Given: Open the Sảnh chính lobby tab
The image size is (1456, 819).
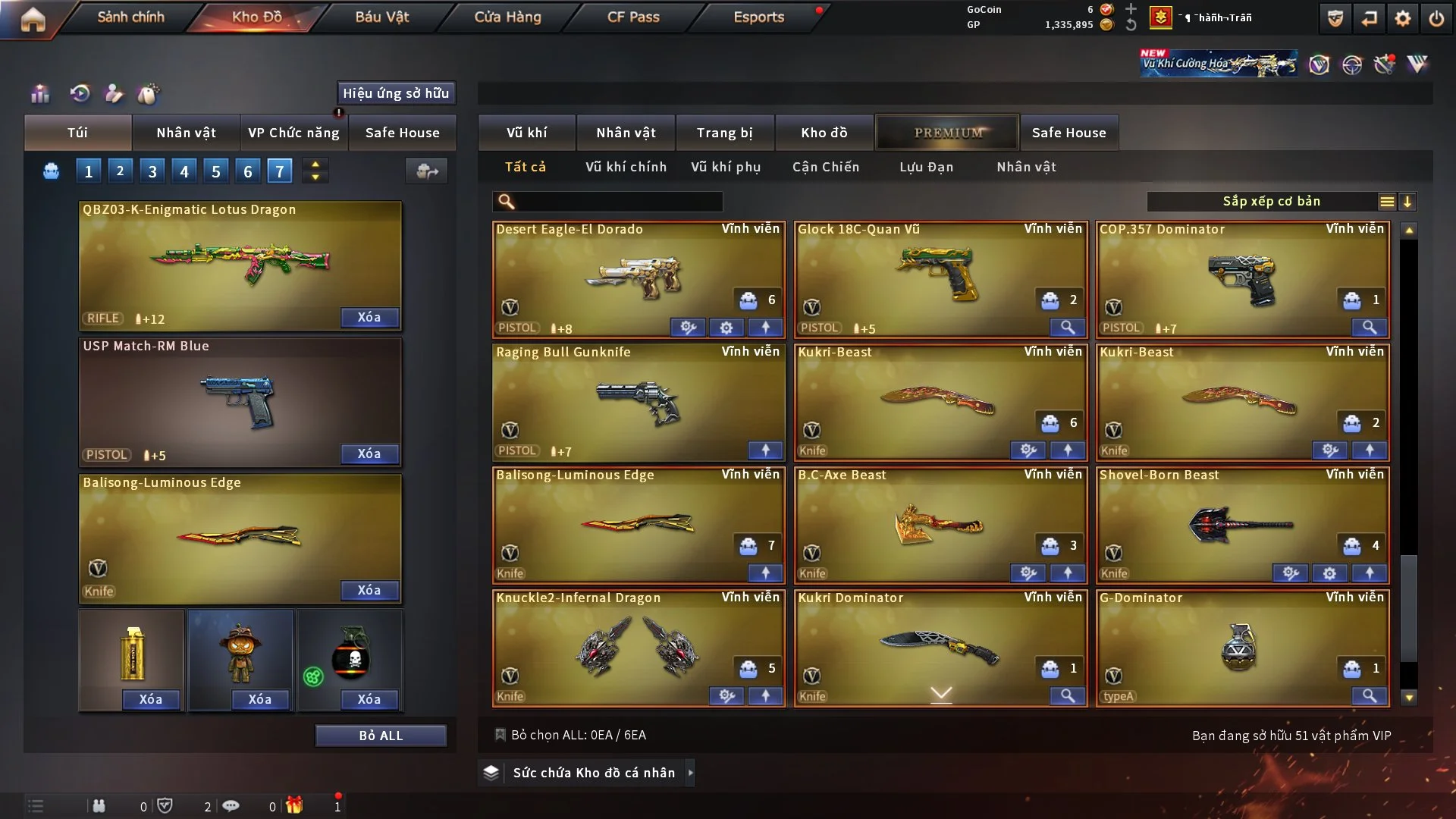Looking at the screenshot, I should click(x=130, y=17).
